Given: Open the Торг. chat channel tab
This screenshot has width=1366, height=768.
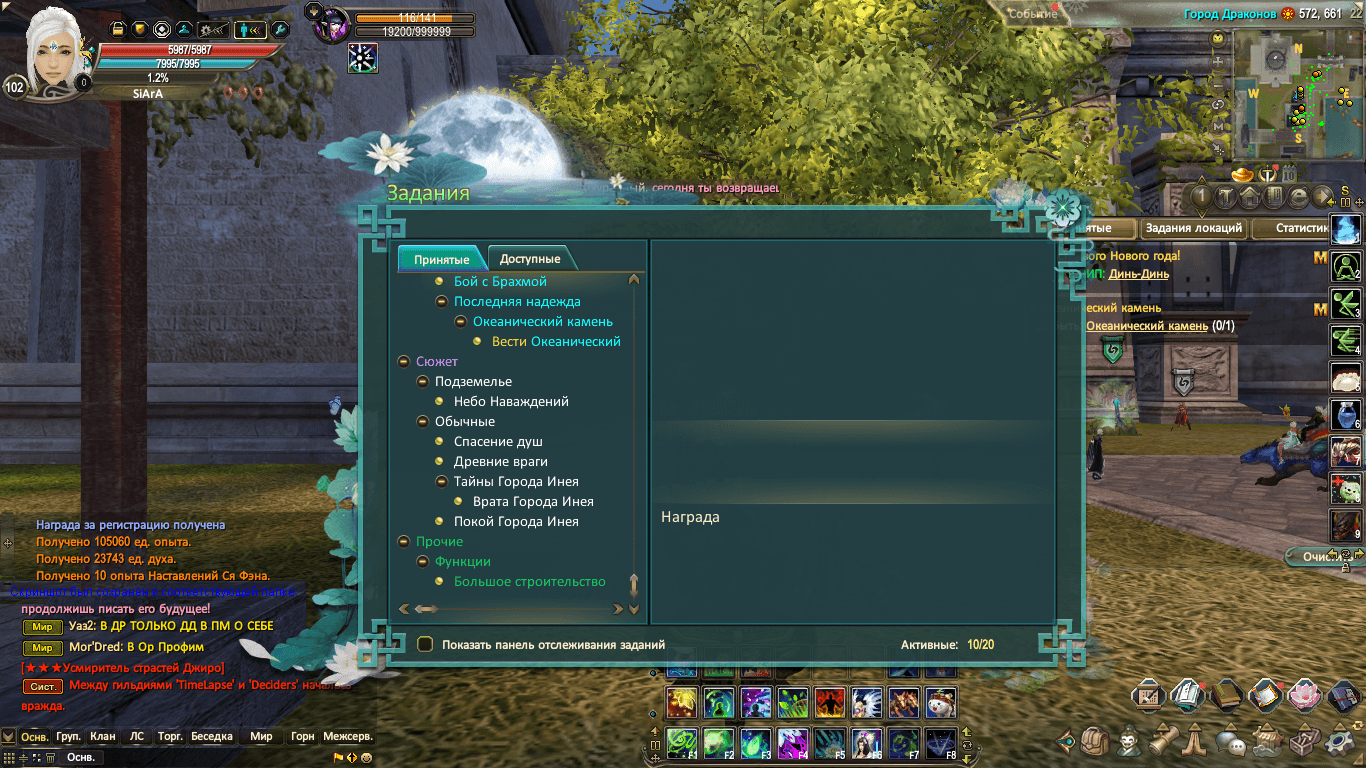Looking at the screenshot, I should [x=171, y=736].
